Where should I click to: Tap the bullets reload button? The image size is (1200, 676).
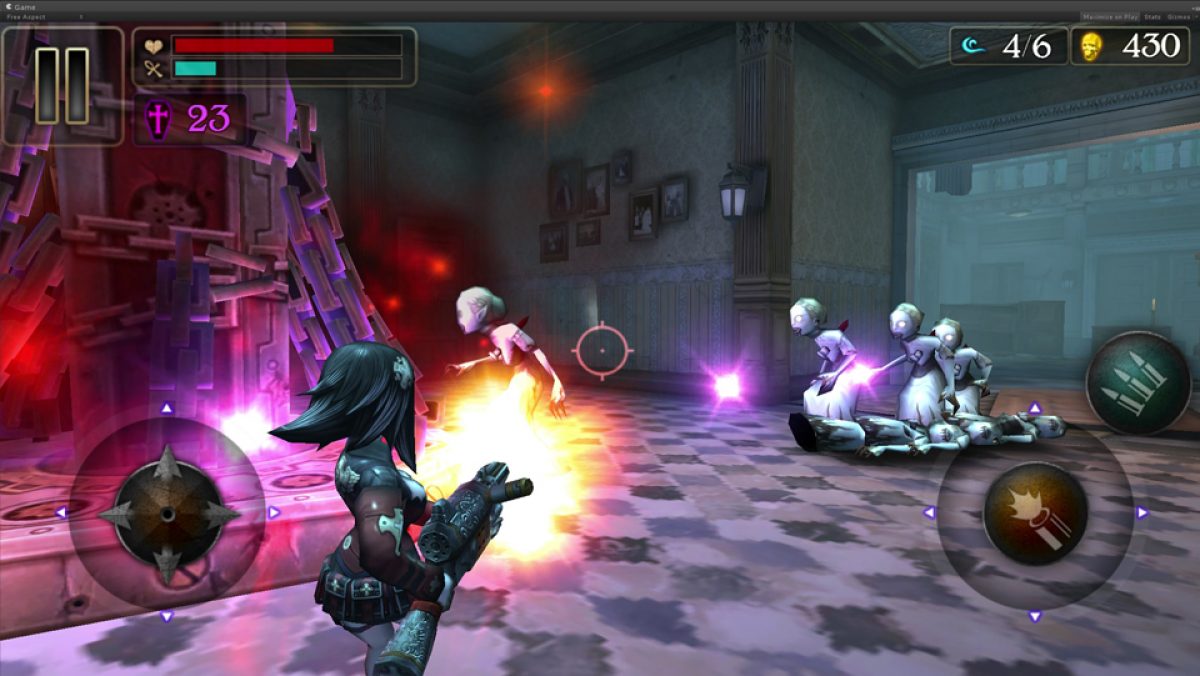(x=1138, y=383)
